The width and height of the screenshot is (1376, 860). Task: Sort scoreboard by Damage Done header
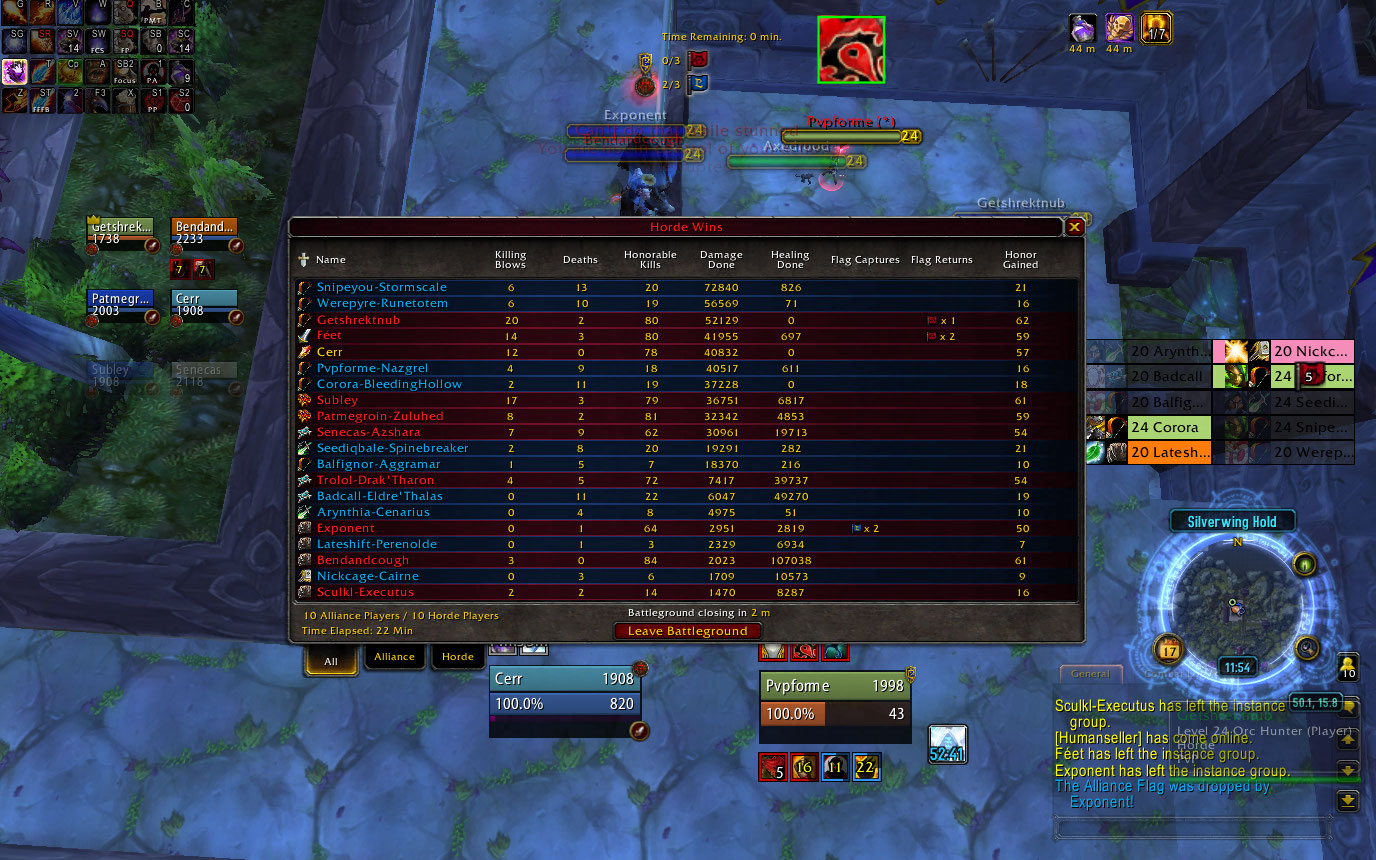pos(721,260)
